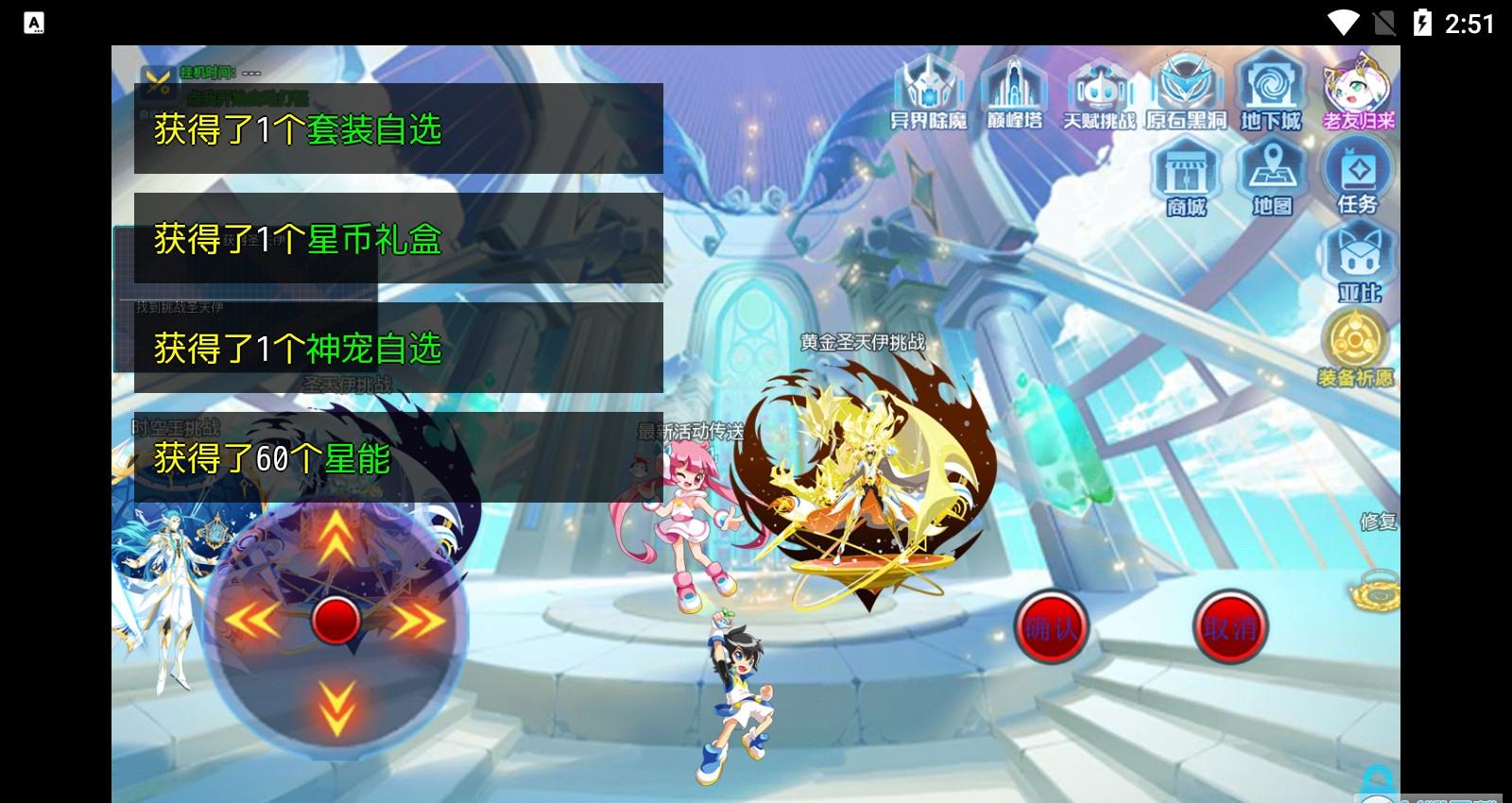The height and width of the screenshot is (803, 1512).
Task: Click the 修复 repair button
Action: point(1378,521)
